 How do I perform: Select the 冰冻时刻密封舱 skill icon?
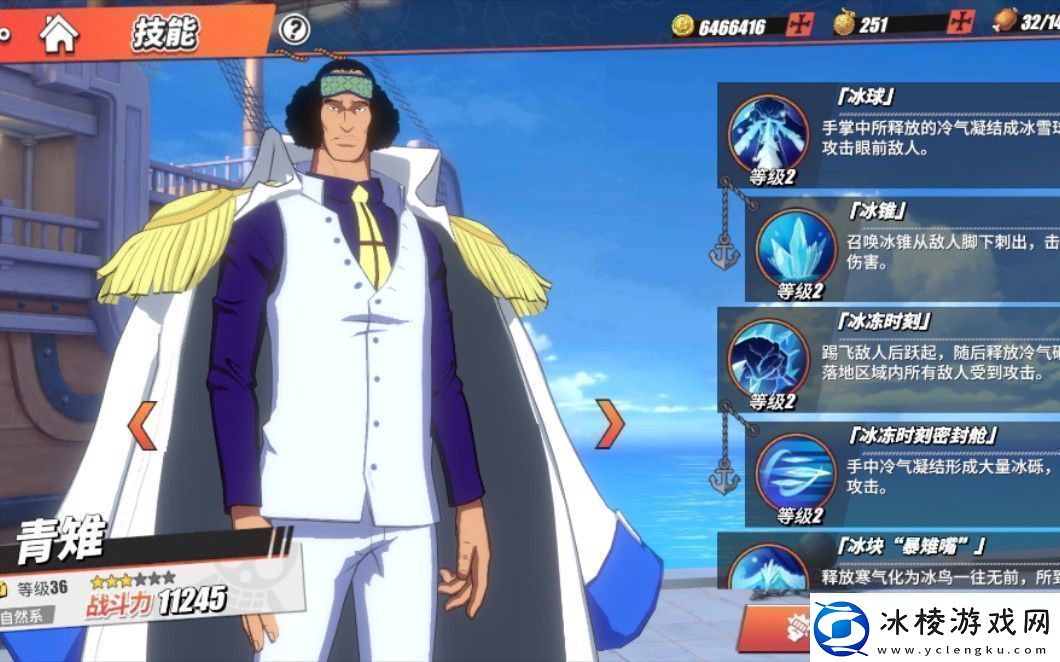pyautogui.click(x=796, y=470)
